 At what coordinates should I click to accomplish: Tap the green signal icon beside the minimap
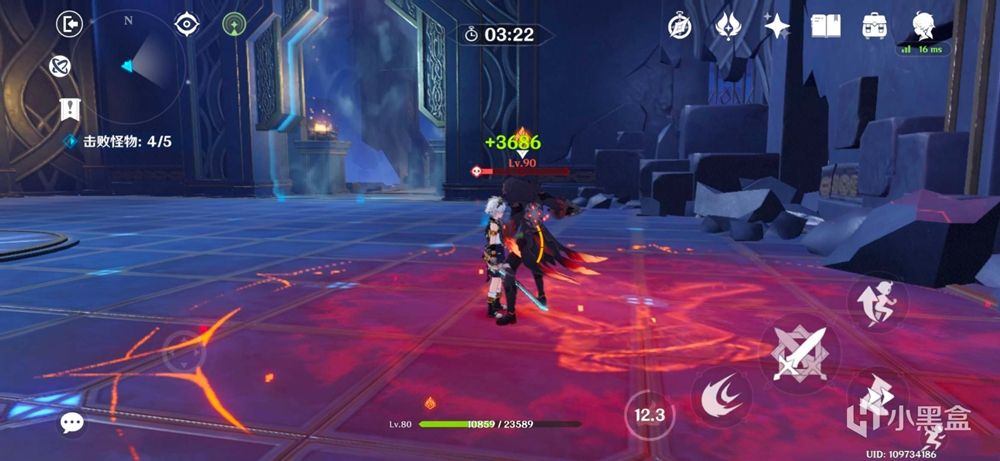[x=234, y=24]
